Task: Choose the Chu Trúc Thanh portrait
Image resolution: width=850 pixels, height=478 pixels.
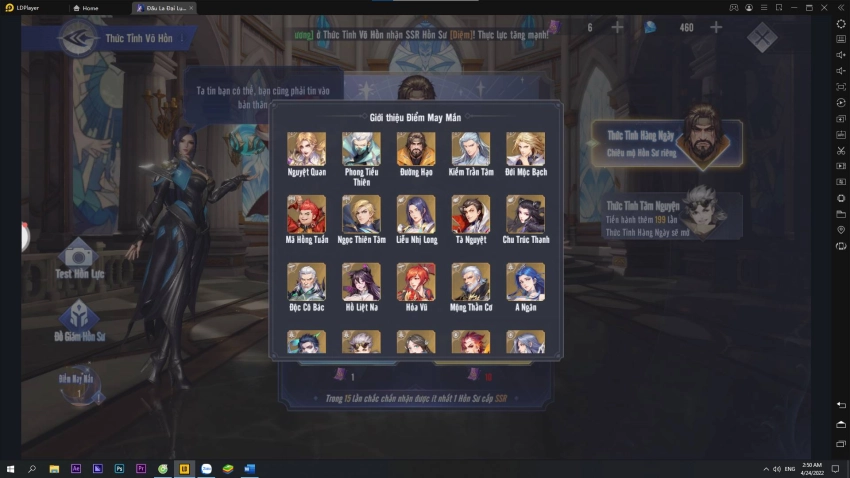Action: (x=525, y=214)
